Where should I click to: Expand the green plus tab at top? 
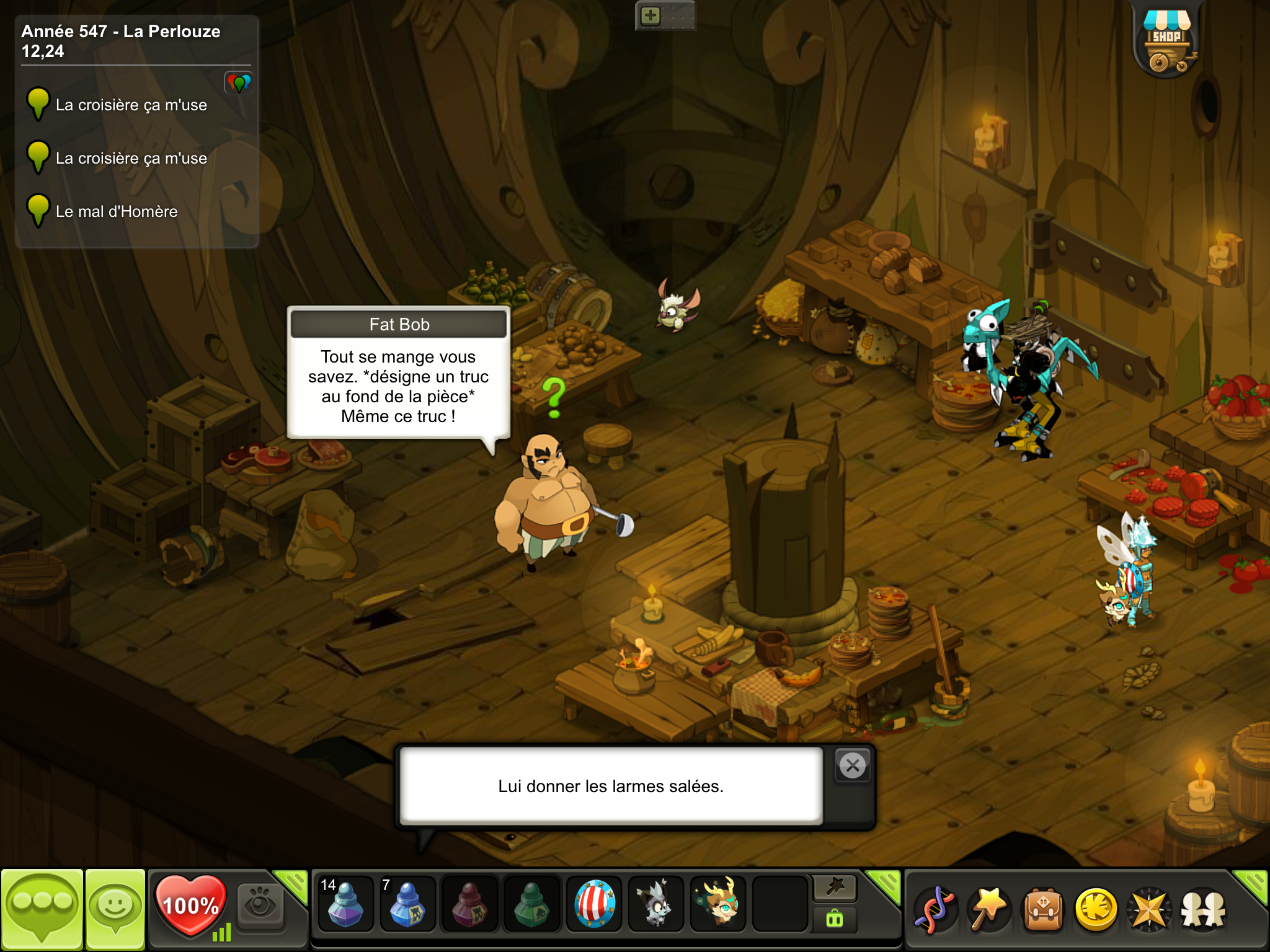[x=651, y=15]
